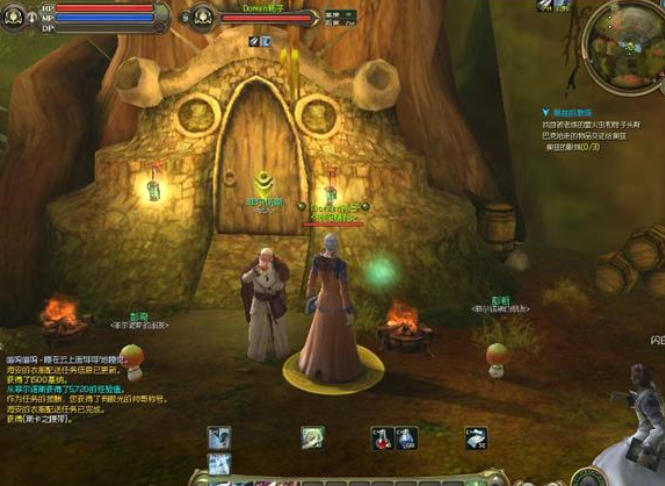Activate the blonde character skill icon

coord(313,438)
